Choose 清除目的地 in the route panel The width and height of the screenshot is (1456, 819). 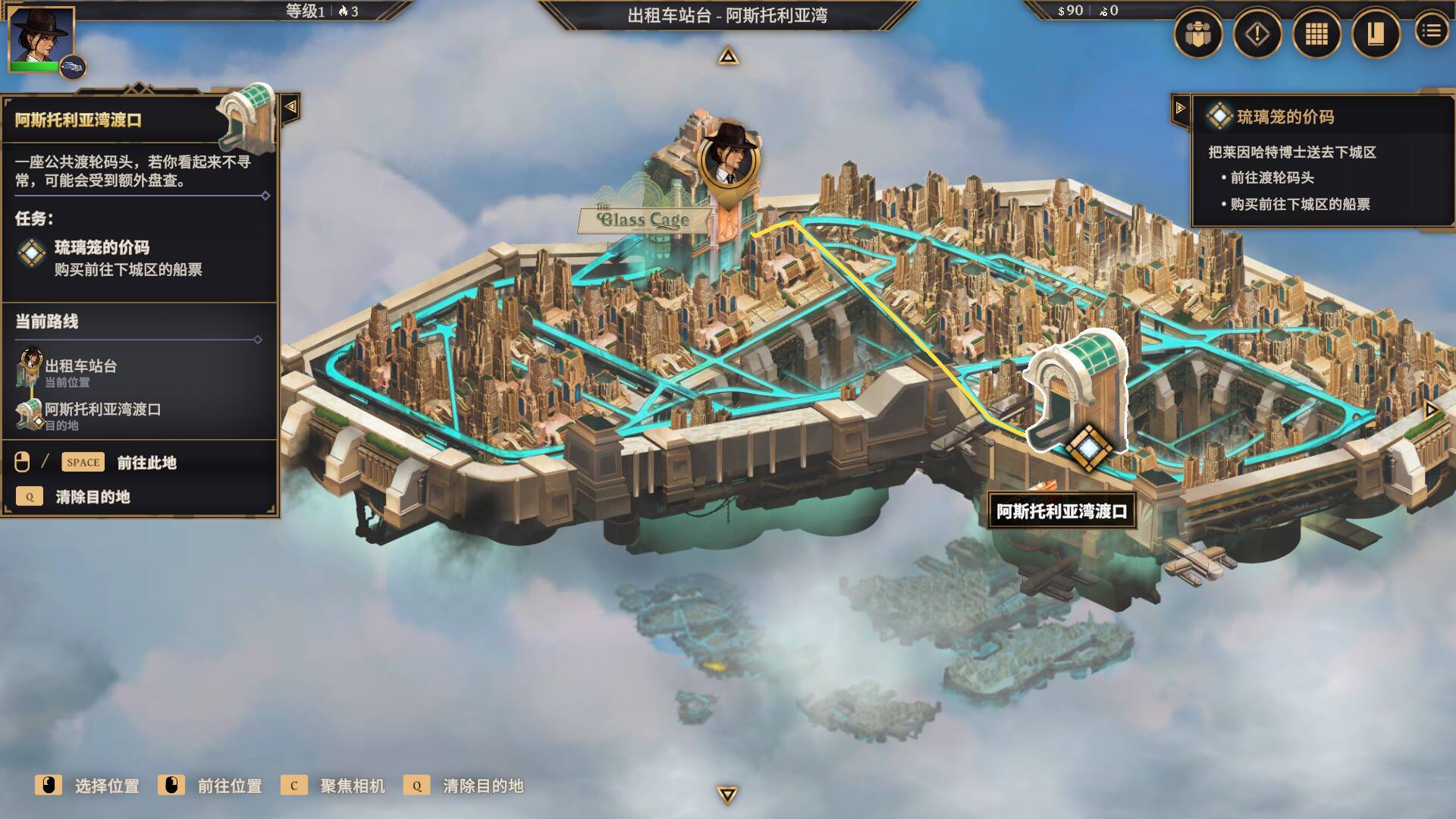click(93, 497)
